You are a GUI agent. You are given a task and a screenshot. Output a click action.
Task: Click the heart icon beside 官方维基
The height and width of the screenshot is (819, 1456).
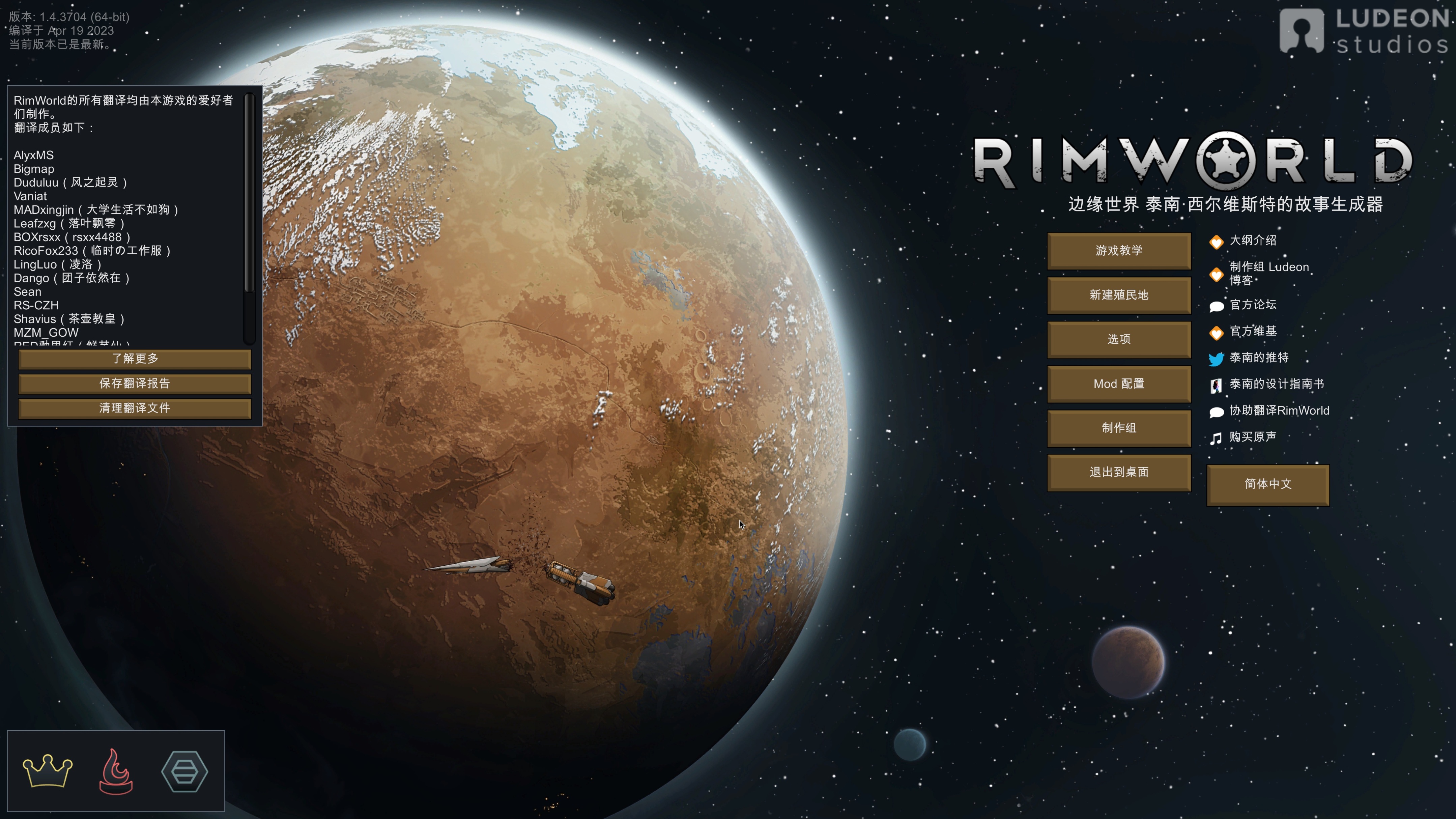click(x=1216, y=332)
